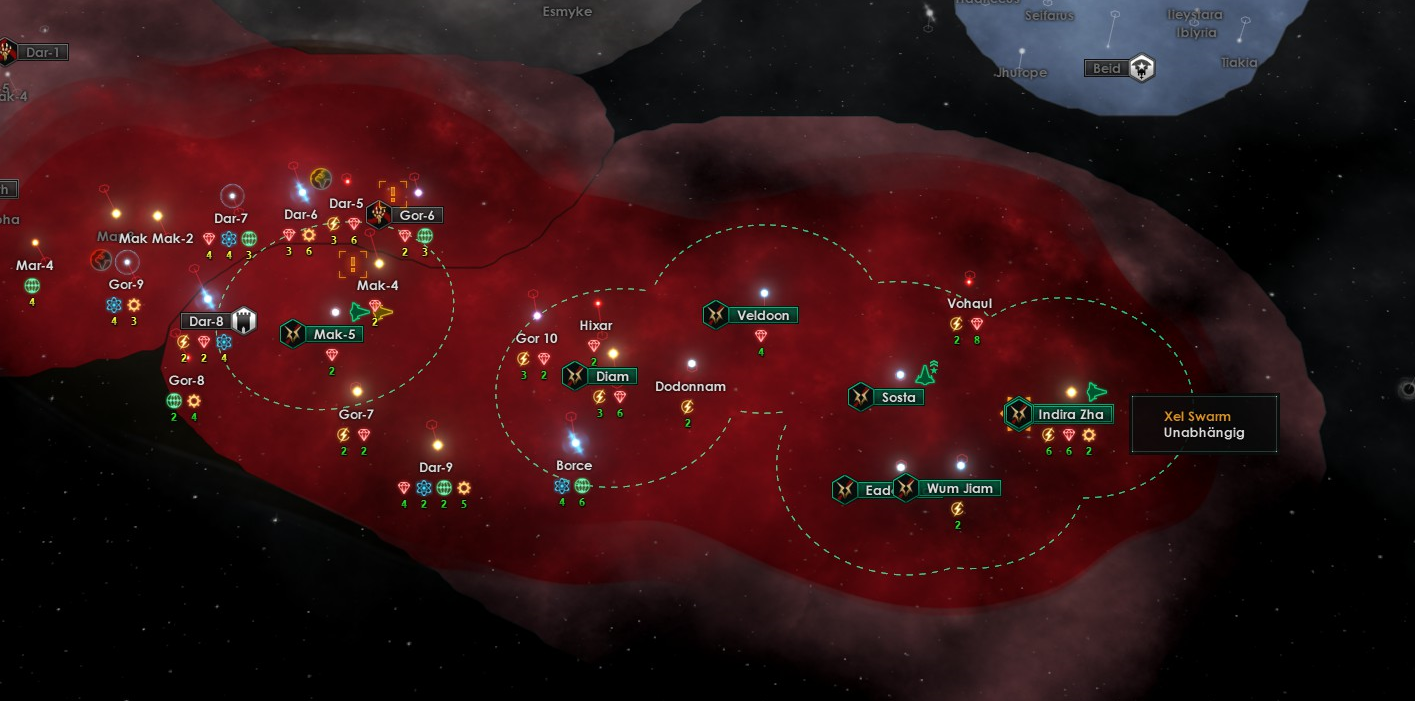The height and width of the screenshot is (707, 1415).
Task: Select the Mak-5 system label
Action: 334,334
